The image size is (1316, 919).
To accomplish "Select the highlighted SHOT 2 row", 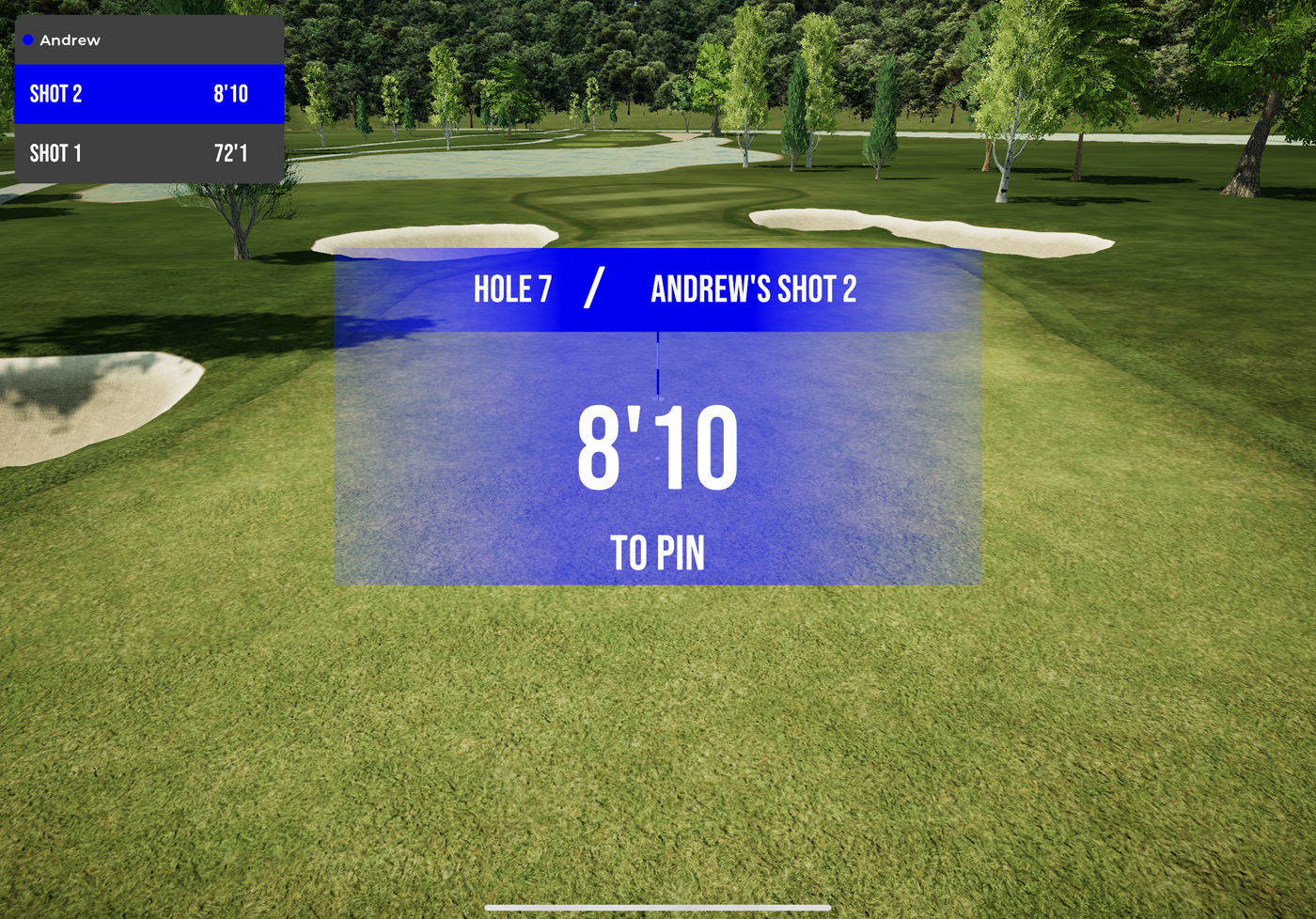I will (149, 93).
